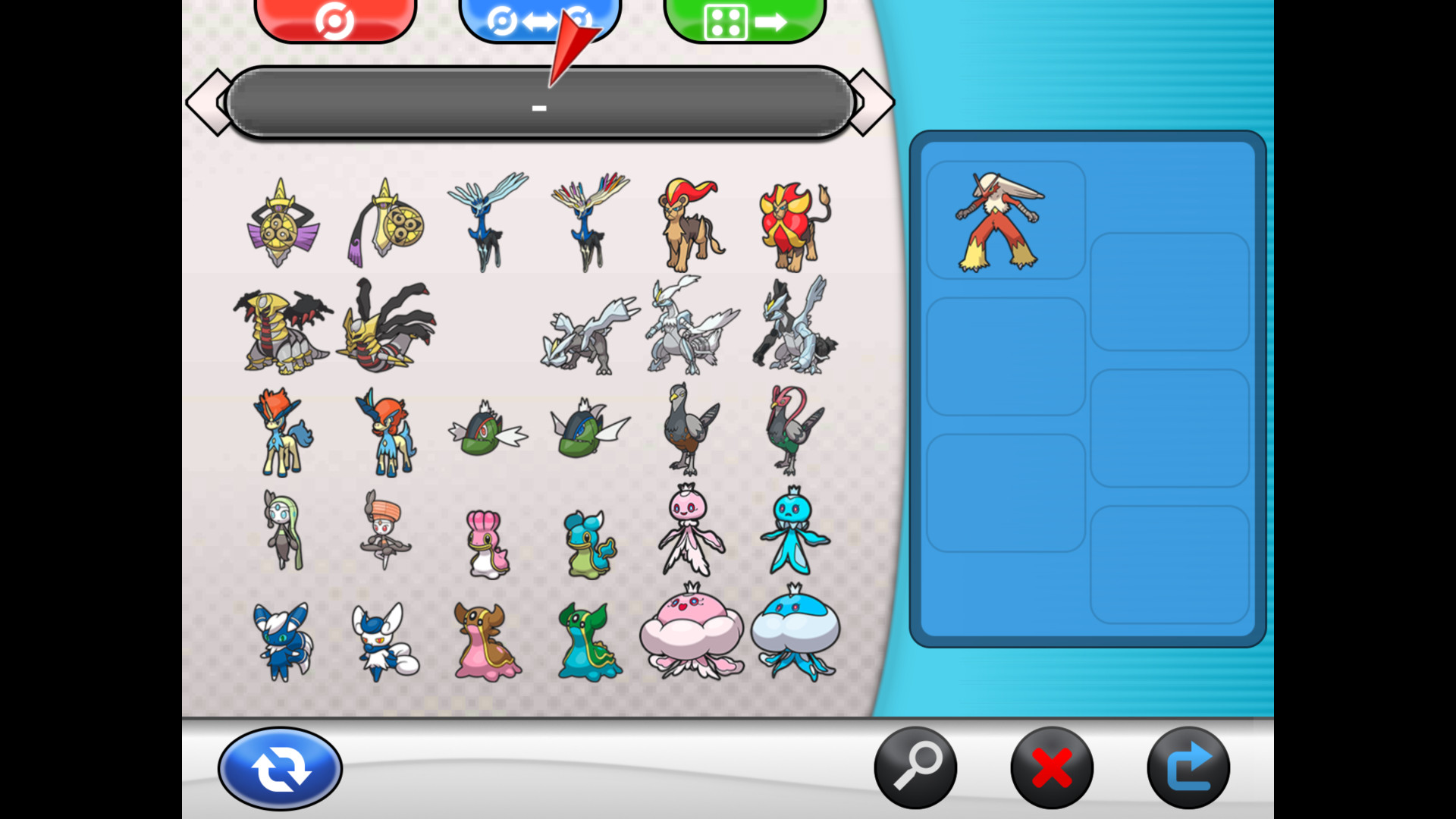Click the blue export arrow icon

1189,767
